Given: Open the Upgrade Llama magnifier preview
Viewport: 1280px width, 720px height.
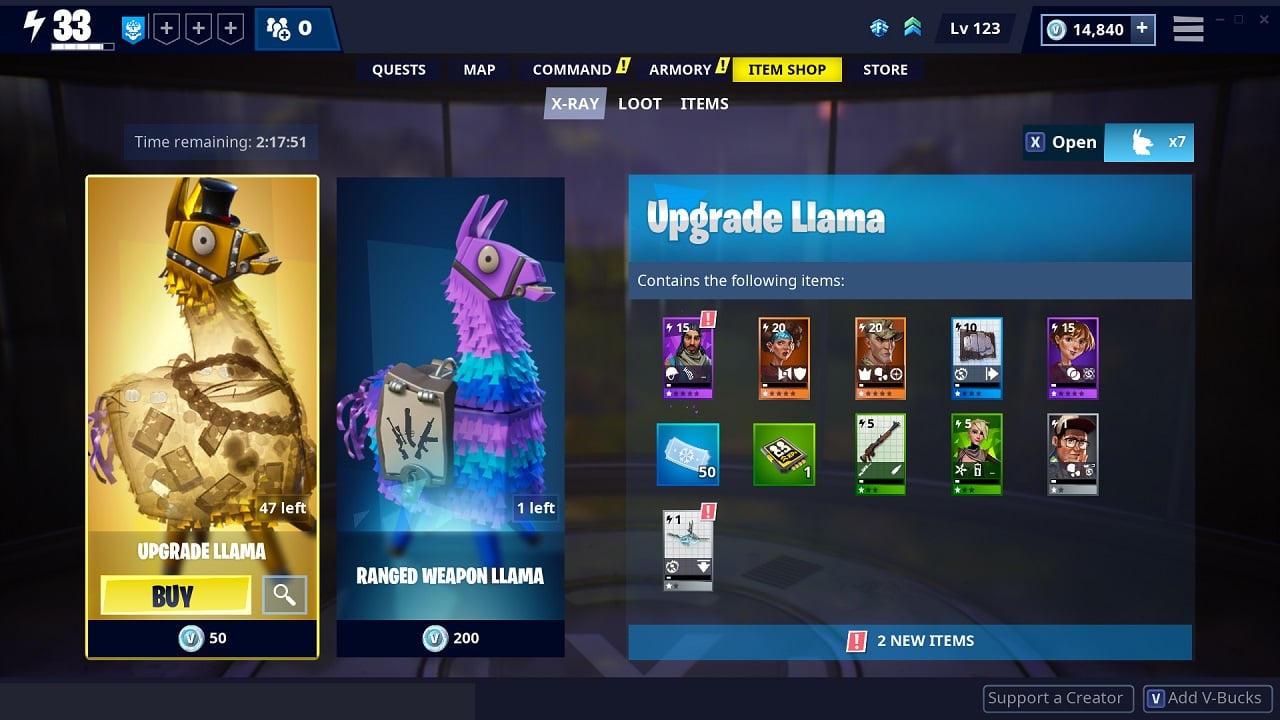Looking at the screenshot, I should 287,595.
